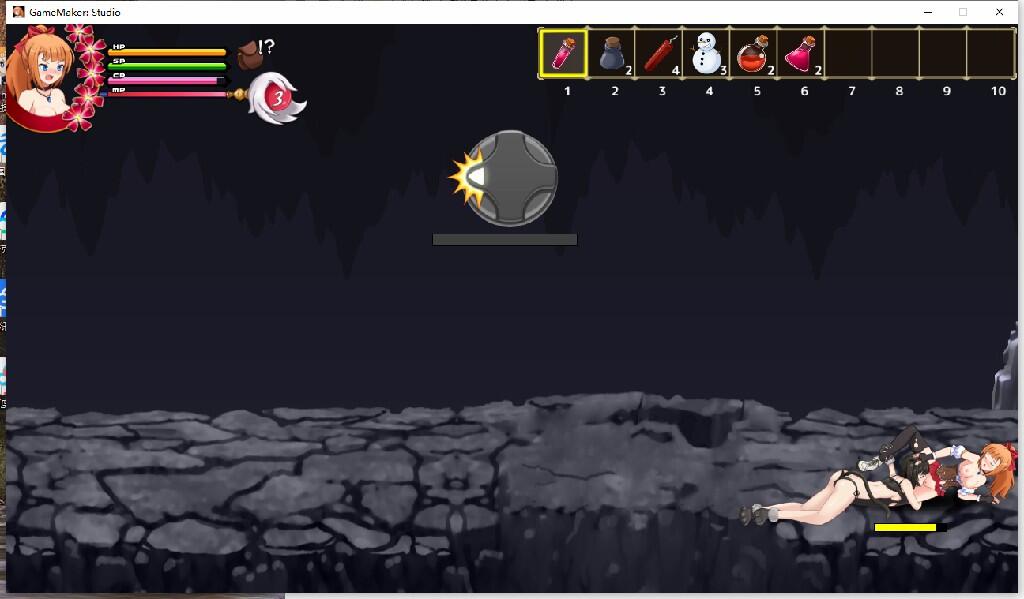1024x599 pixels.
Task: Choose the pink conical flask in slot 6
Action: click(802, 53)
